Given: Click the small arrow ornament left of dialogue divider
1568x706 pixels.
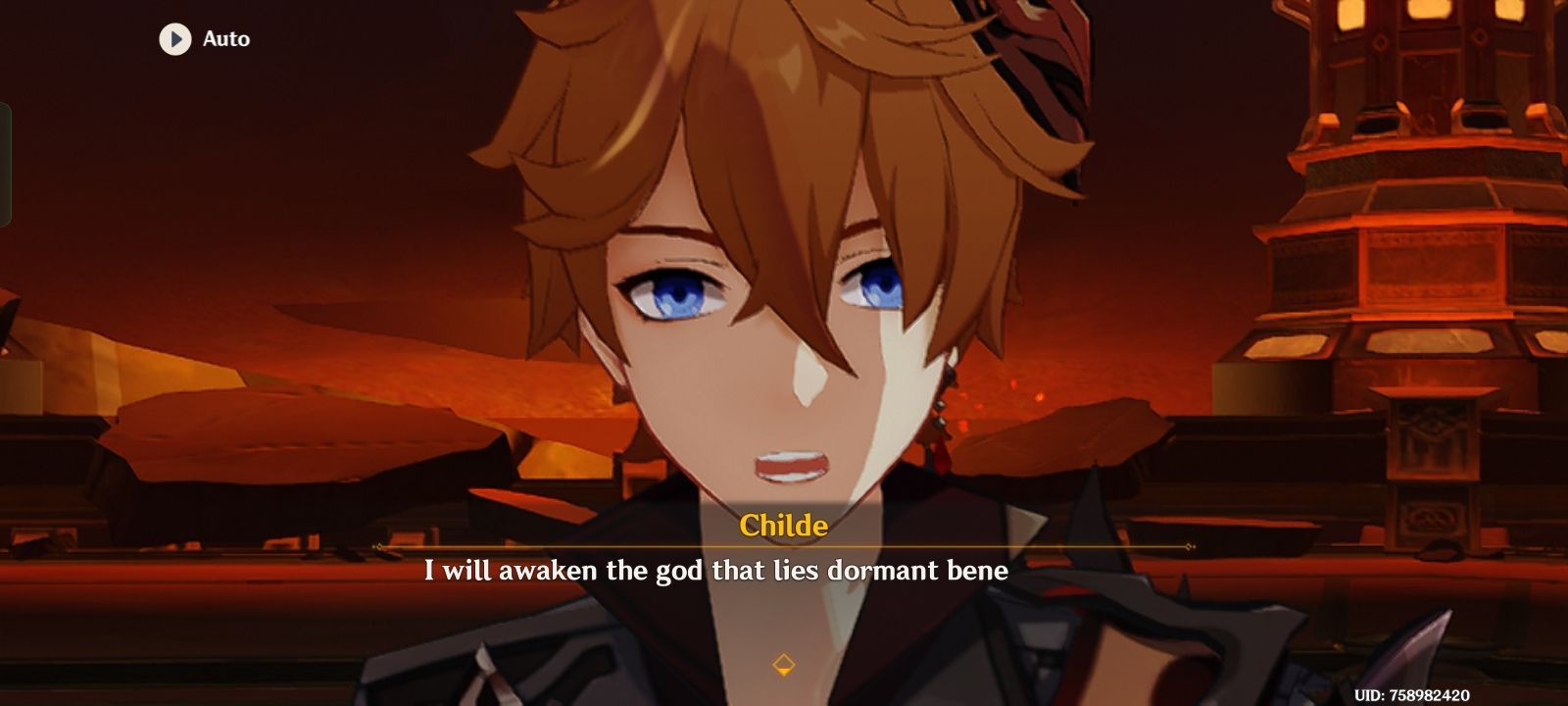Looking at the screenshot, I should (377, 547).
